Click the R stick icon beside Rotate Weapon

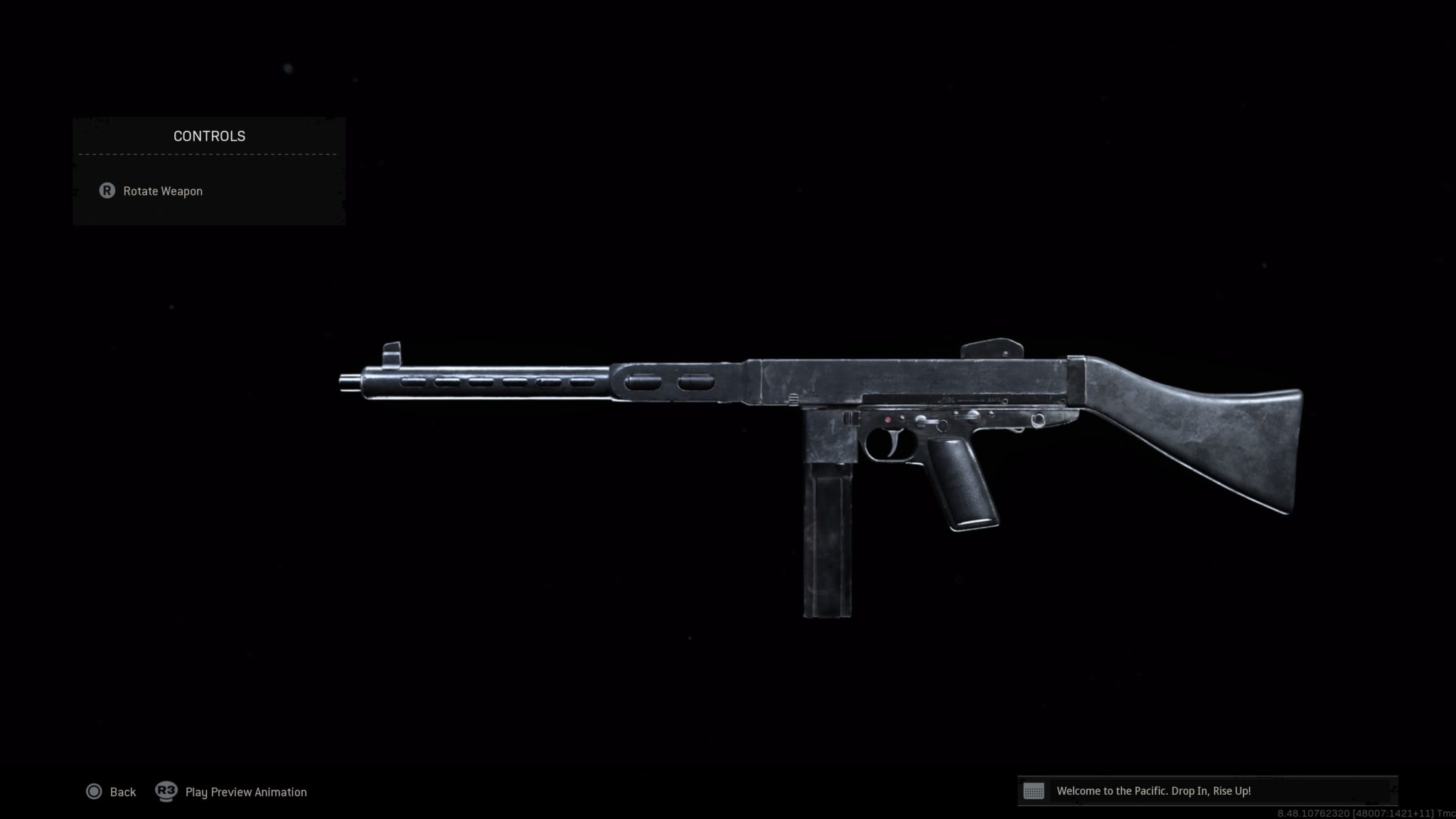tap(107, 191)
